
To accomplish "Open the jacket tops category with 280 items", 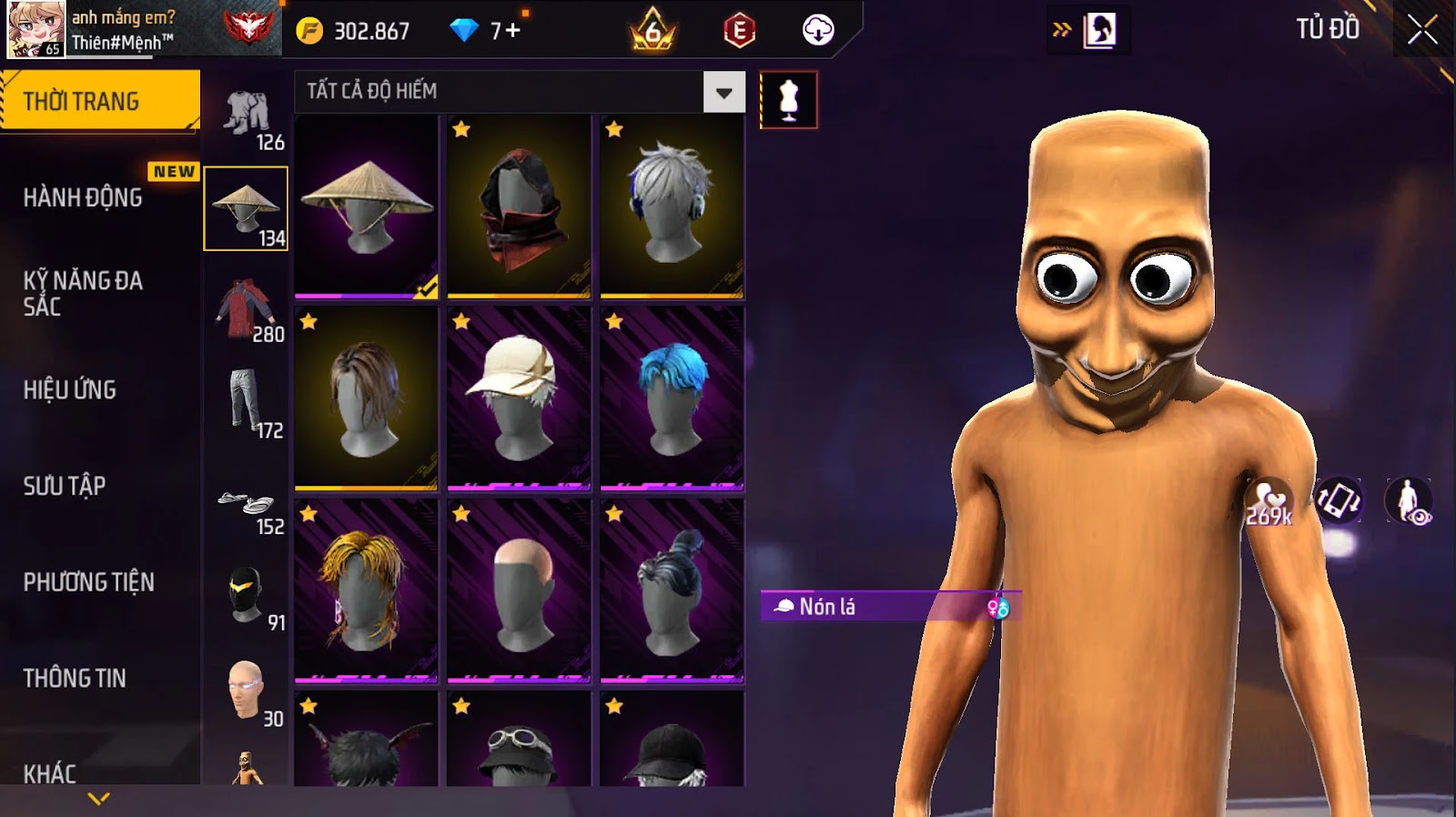I will click(246, 309).
